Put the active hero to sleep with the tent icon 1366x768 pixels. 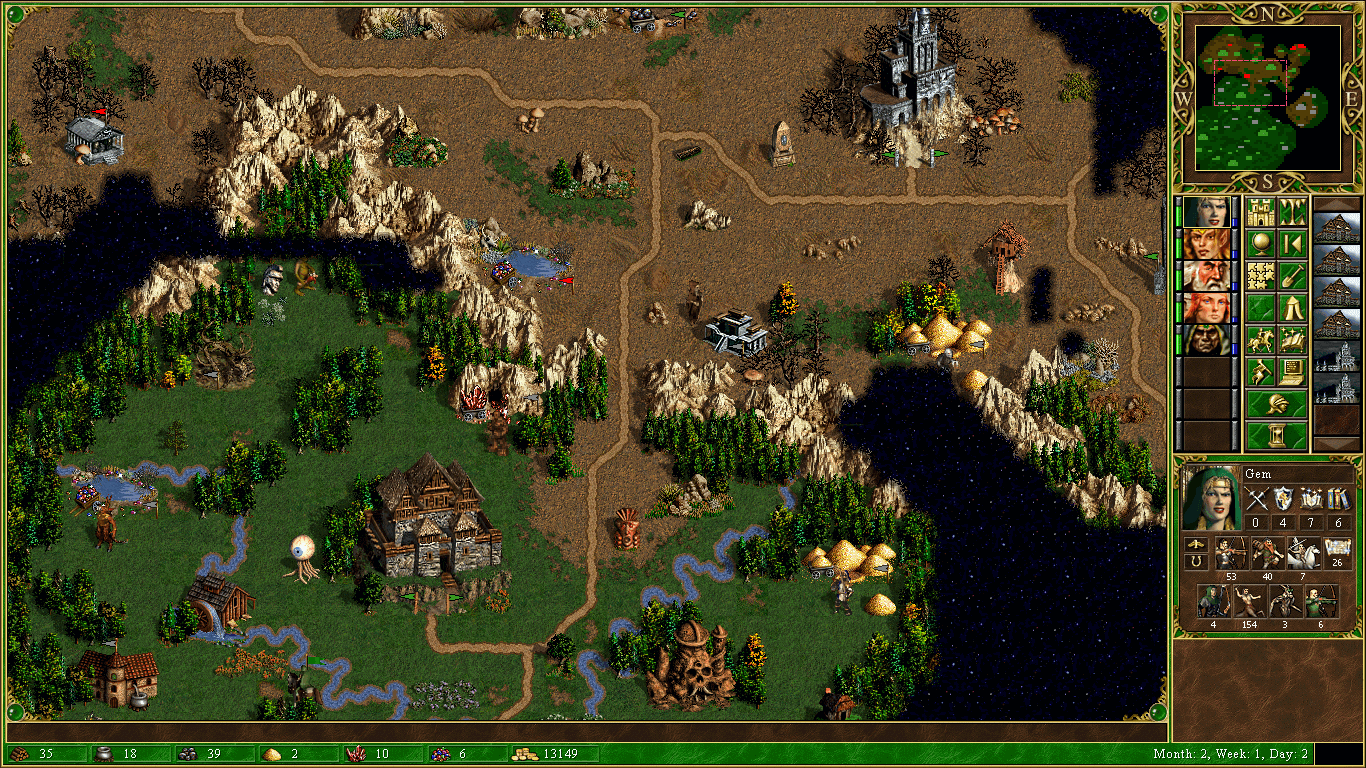1291,307
